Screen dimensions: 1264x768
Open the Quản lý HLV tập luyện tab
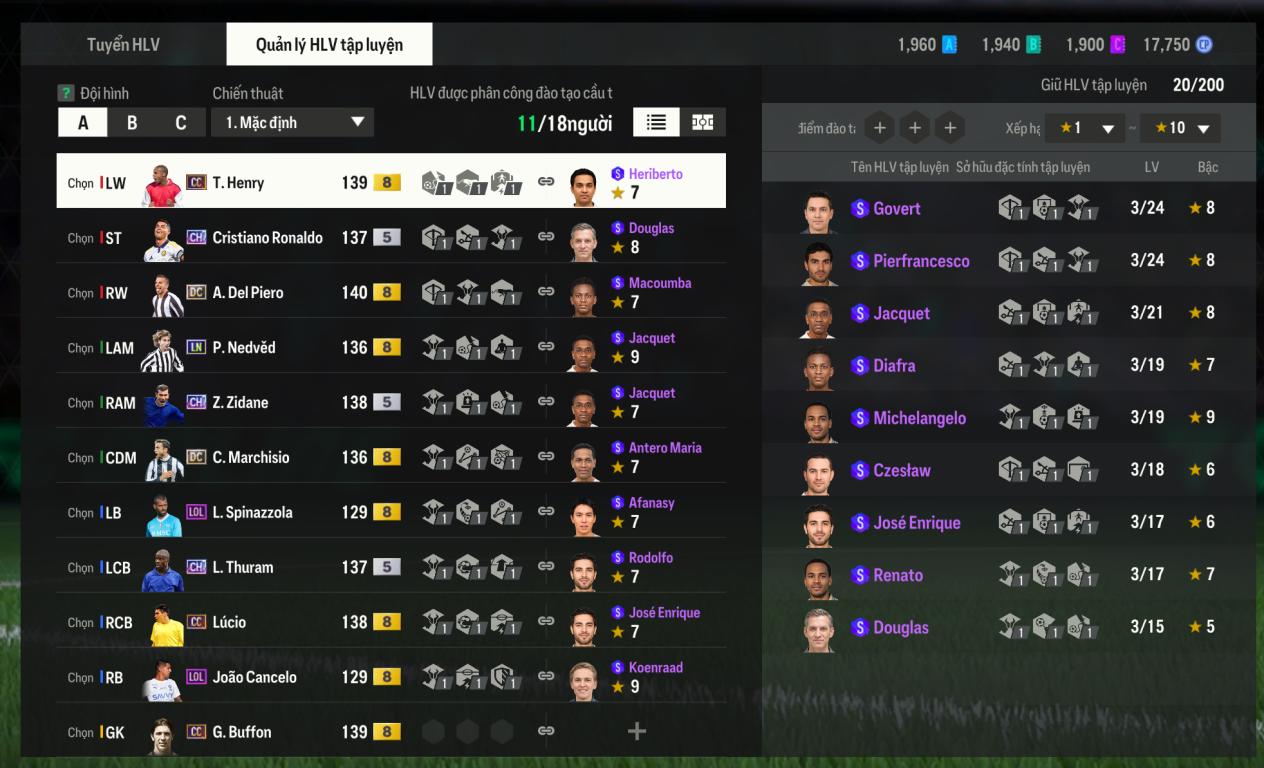tap(329, 45)
